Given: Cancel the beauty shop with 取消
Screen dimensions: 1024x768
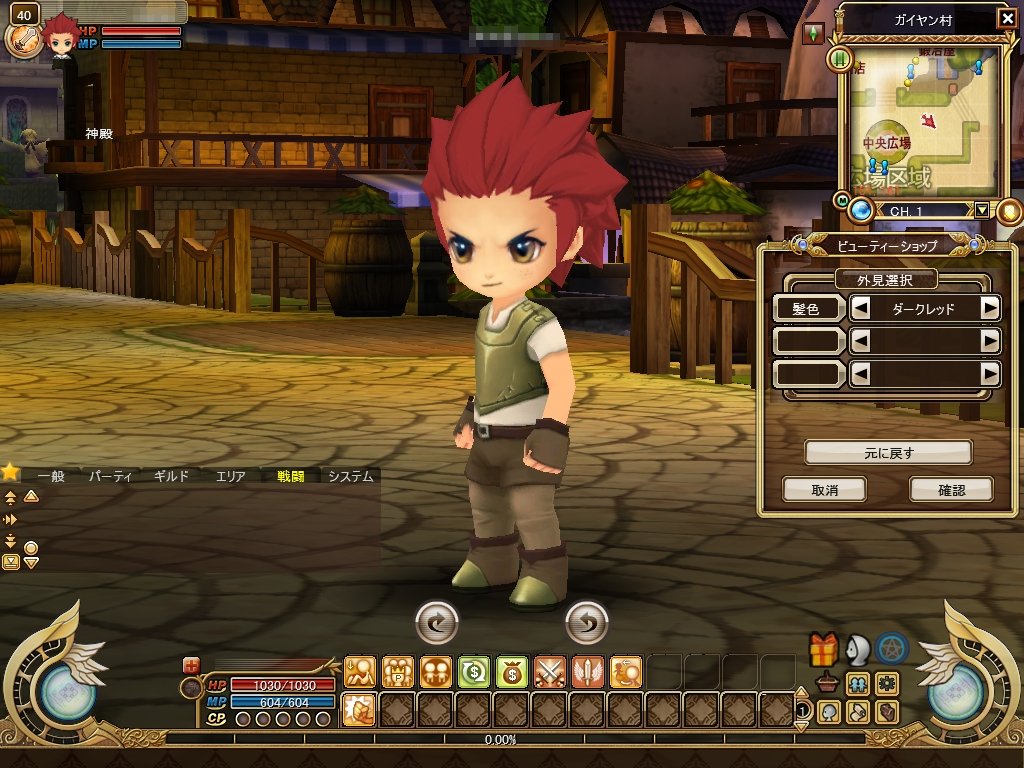Looking at the screenshot, I should pyautogui.click(x=824, y=489).
